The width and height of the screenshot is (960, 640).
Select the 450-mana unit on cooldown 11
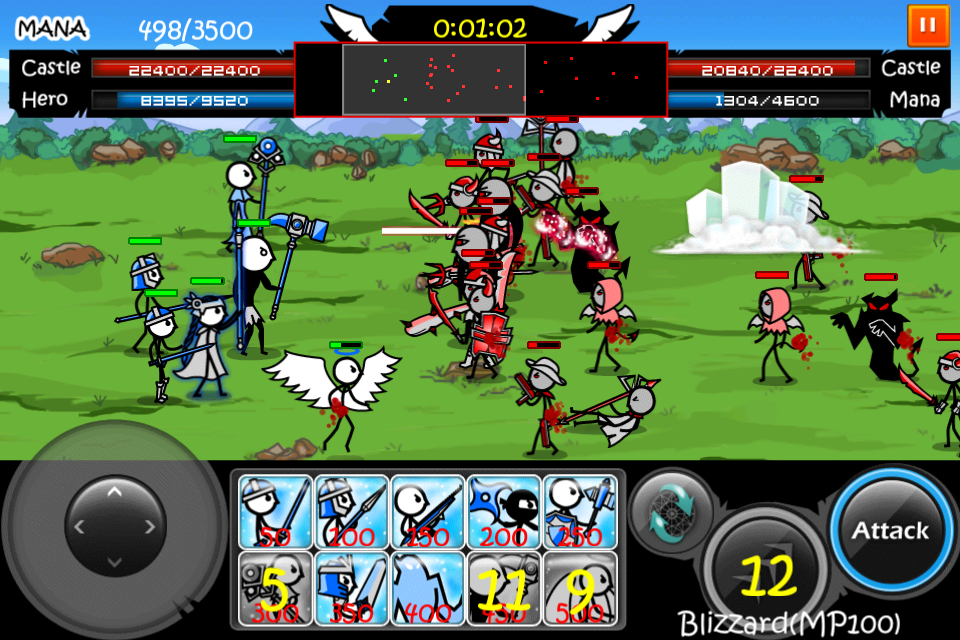[x=503, y=587]
